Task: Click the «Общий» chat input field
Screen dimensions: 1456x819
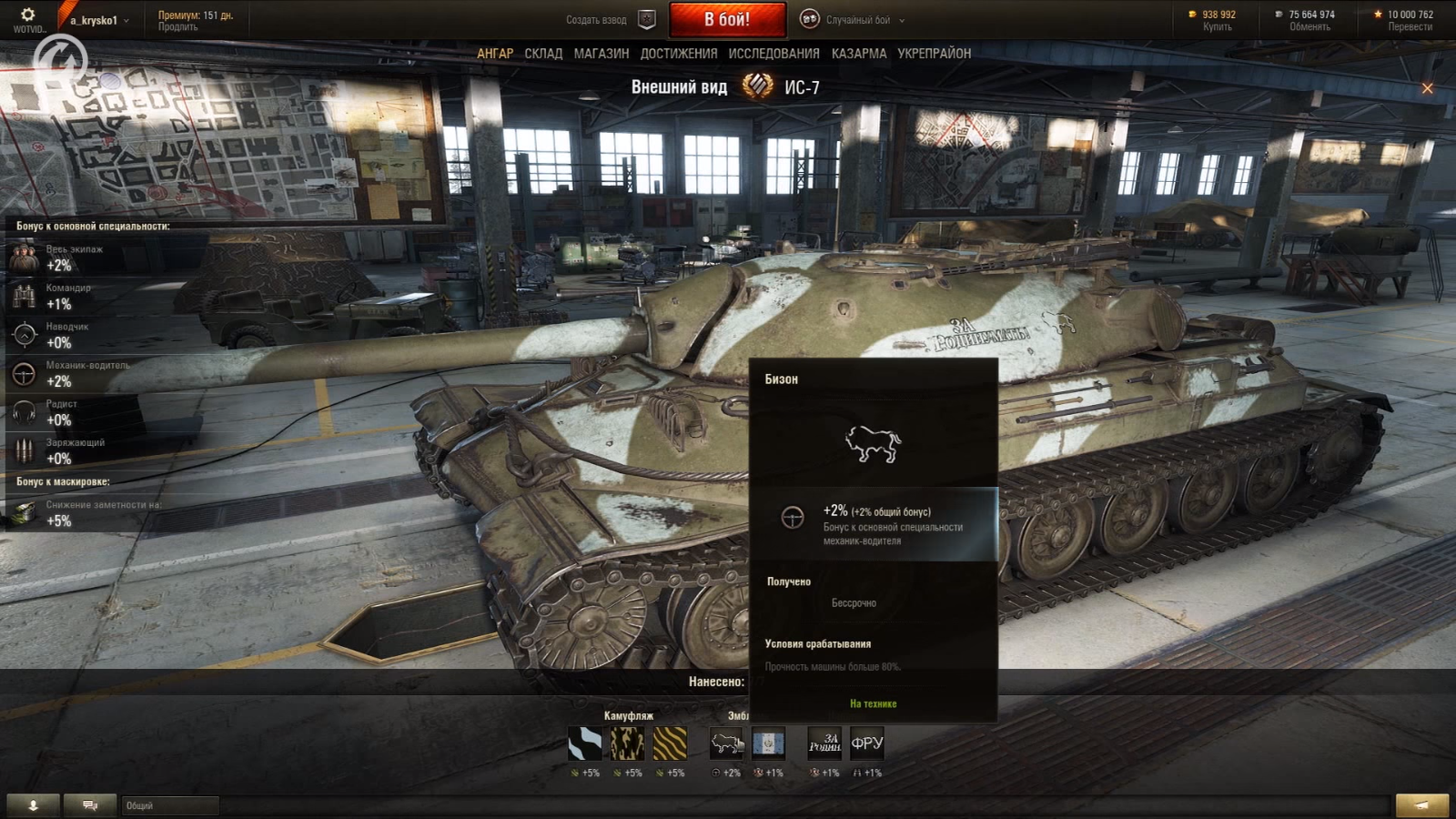Action: point(170,805)
